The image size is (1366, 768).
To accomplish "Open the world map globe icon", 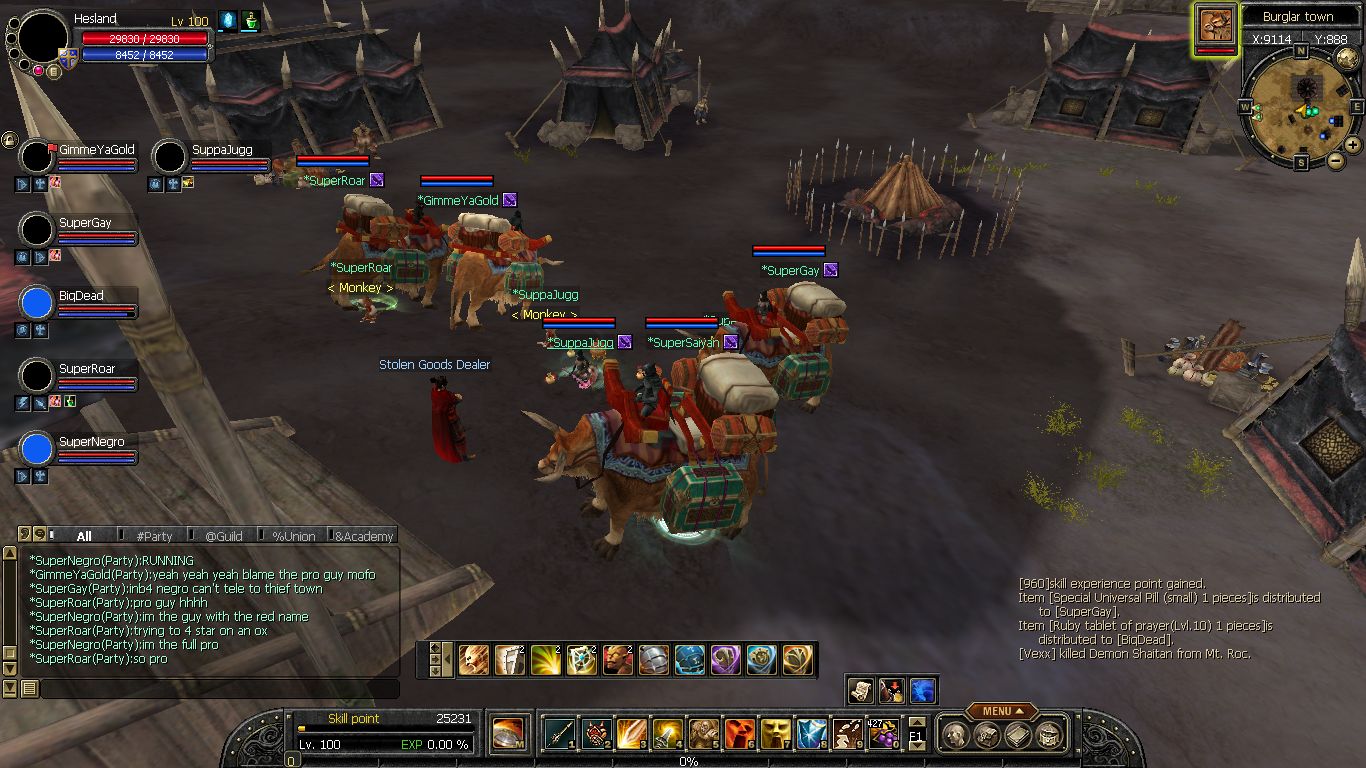I will [1346, 58].
